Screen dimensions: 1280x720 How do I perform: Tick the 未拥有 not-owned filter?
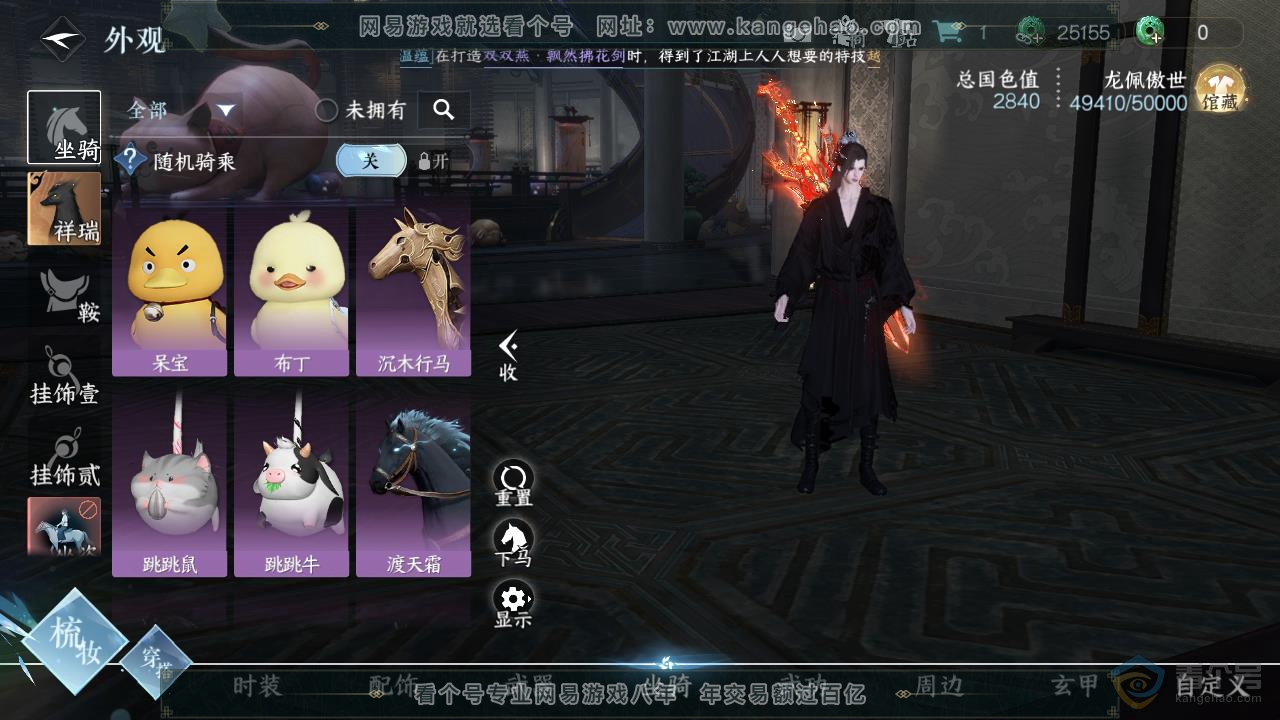pos(327,111)
